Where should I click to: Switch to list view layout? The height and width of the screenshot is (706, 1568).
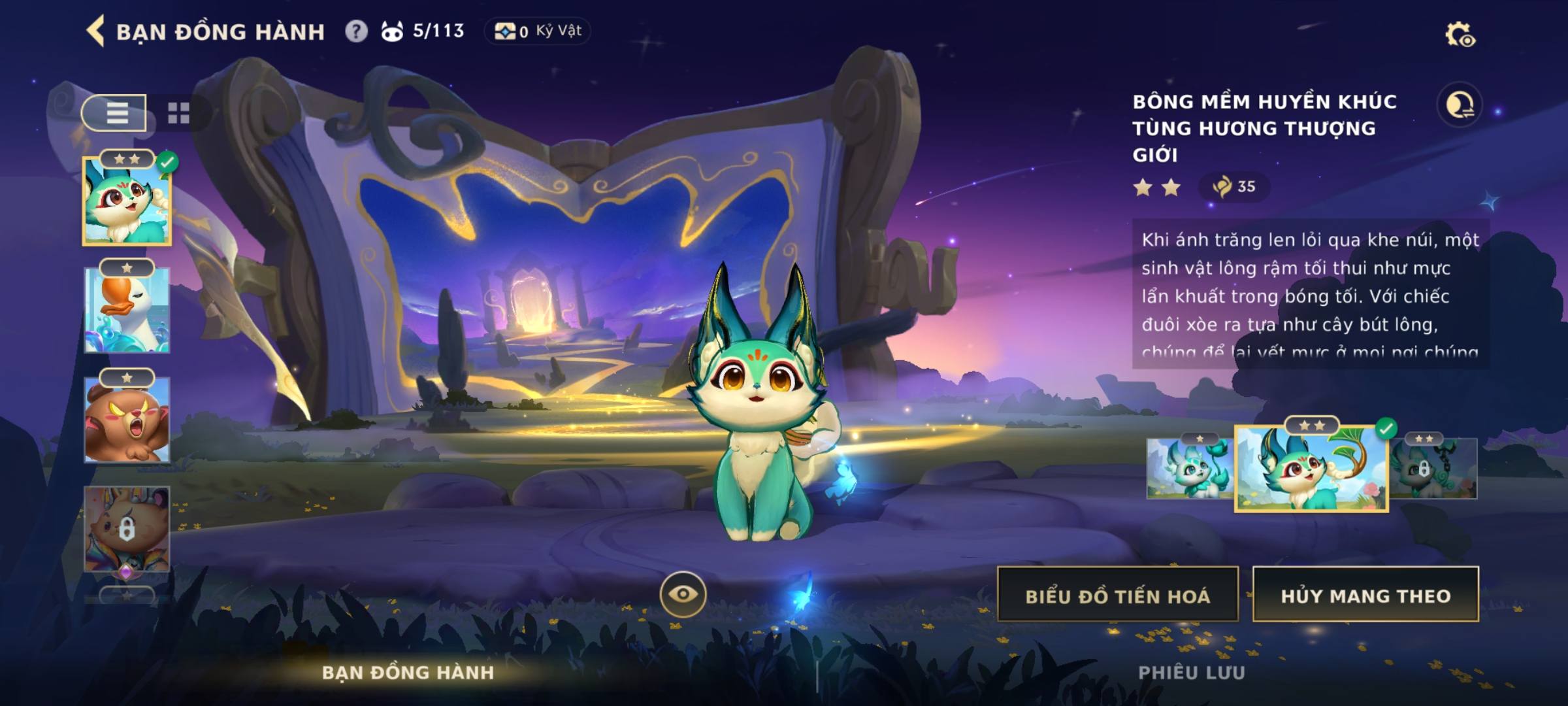[116, 112]
